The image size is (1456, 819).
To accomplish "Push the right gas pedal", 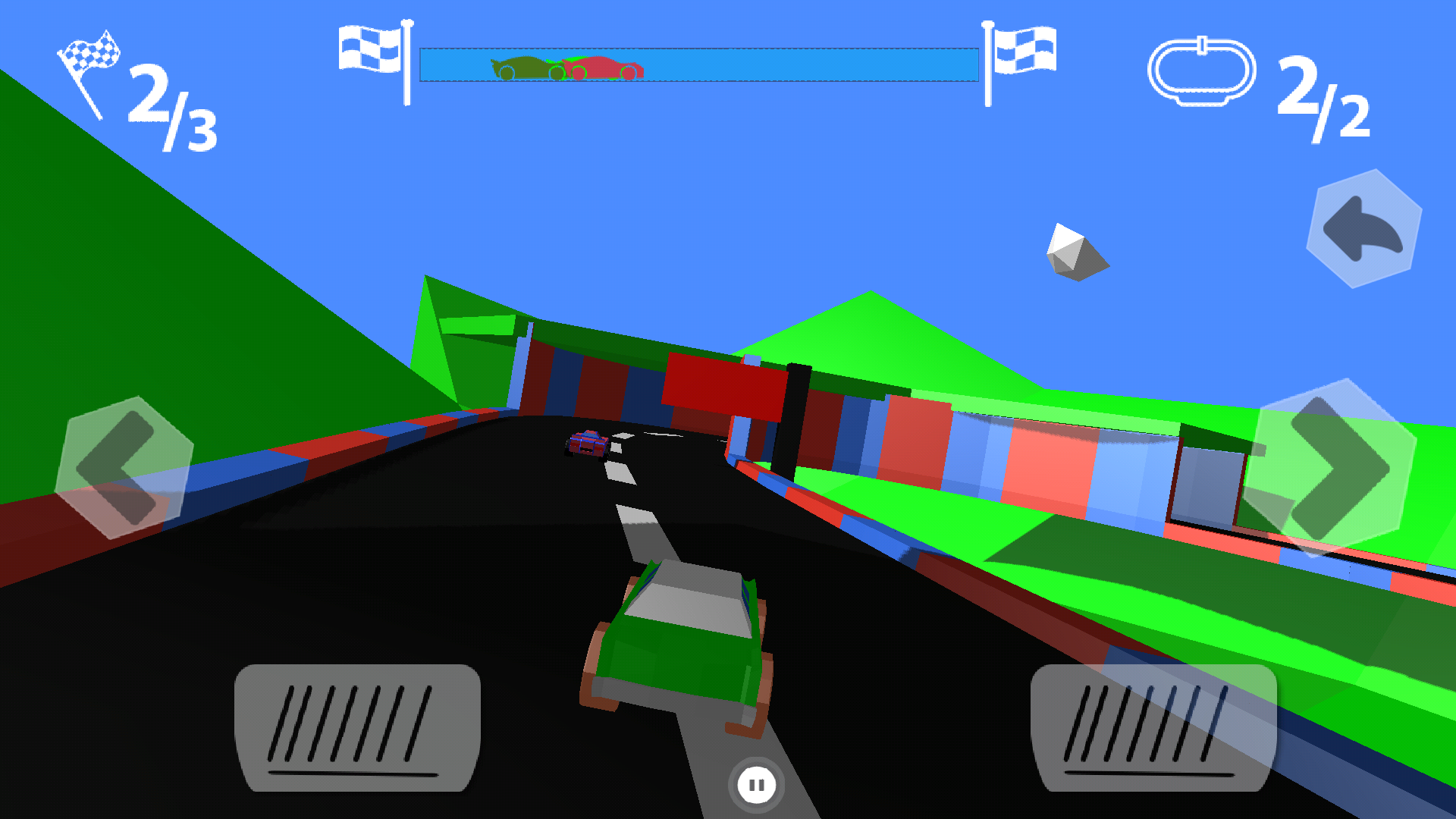I will point(1153,728).
